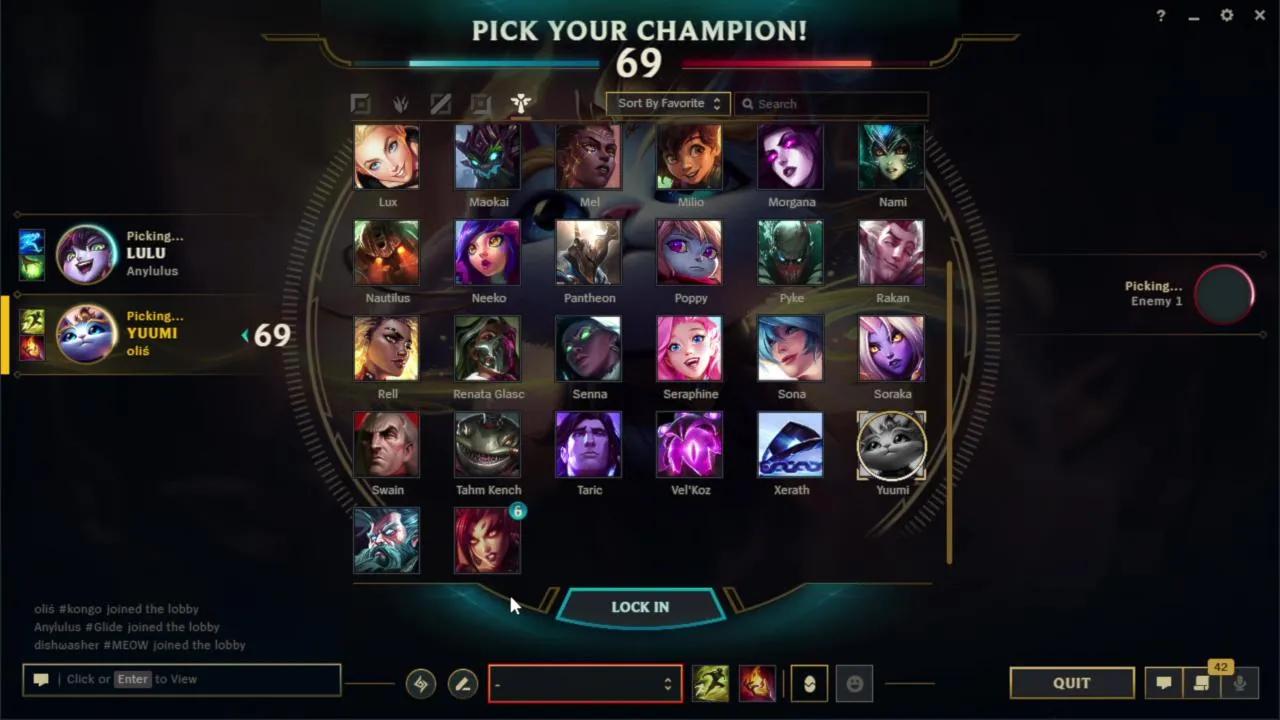This screenshot has height=720, width=1280.
Task: Click the QUIT button
Action: pos(1071,683)
